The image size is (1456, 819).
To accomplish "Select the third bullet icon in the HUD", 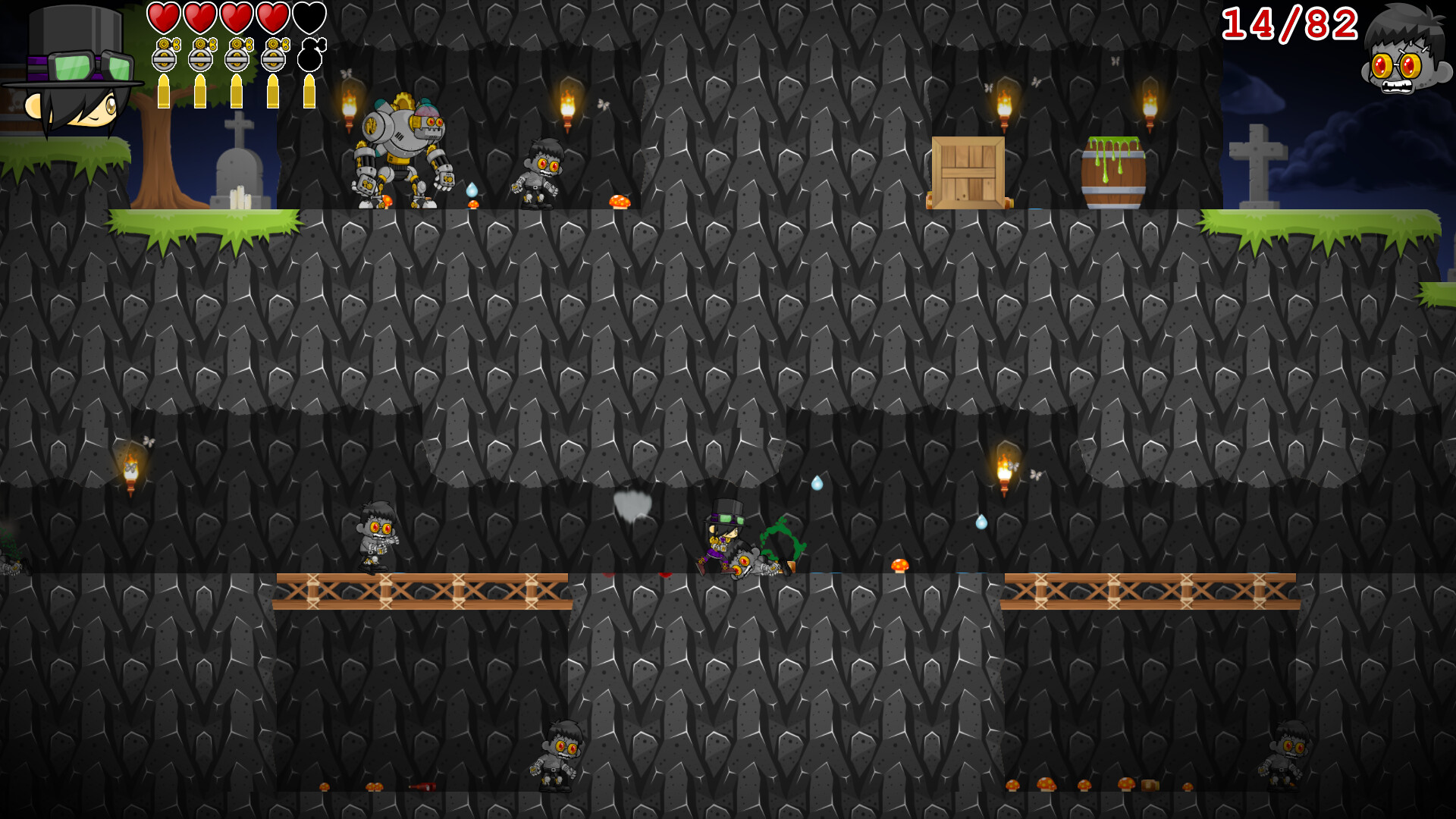I will point(237,91).
